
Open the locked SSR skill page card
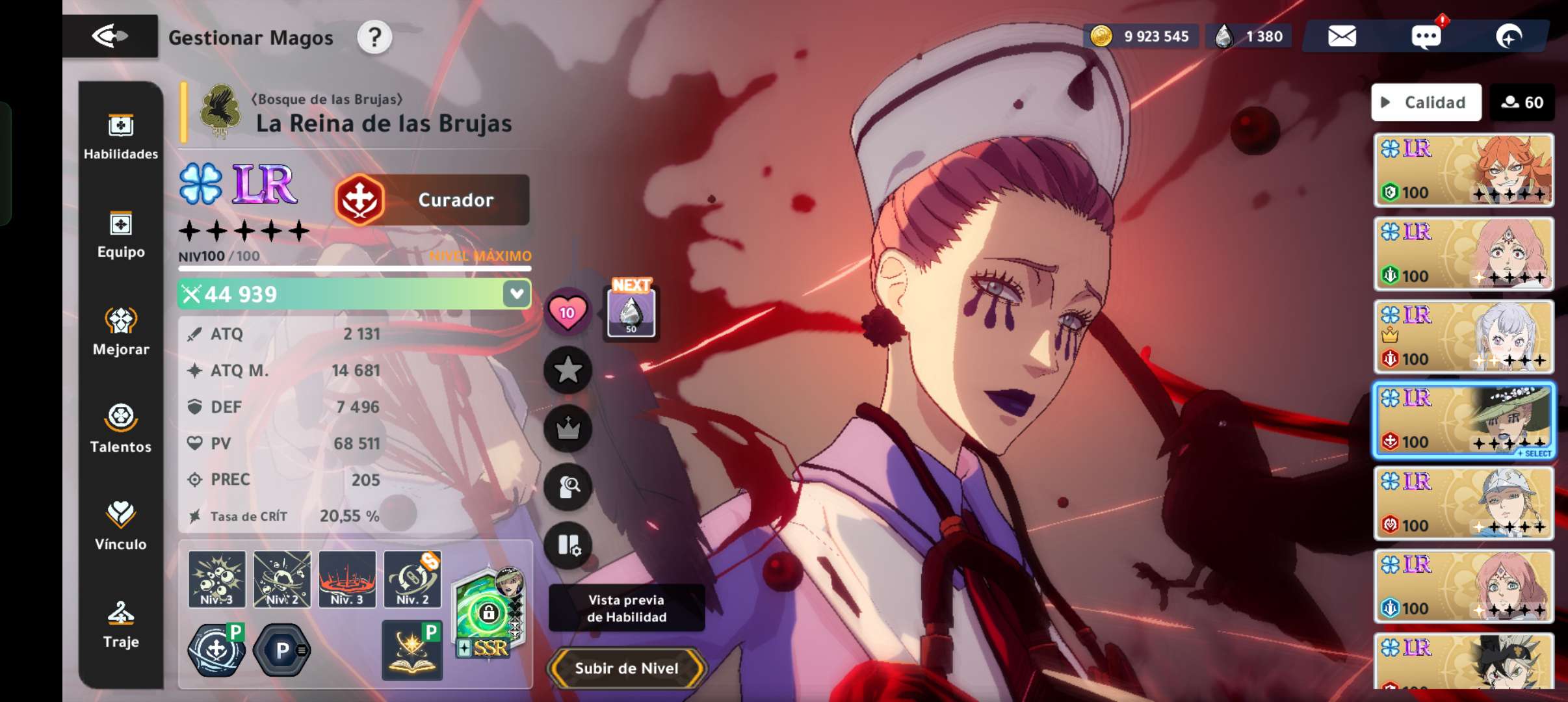(488, 612)
